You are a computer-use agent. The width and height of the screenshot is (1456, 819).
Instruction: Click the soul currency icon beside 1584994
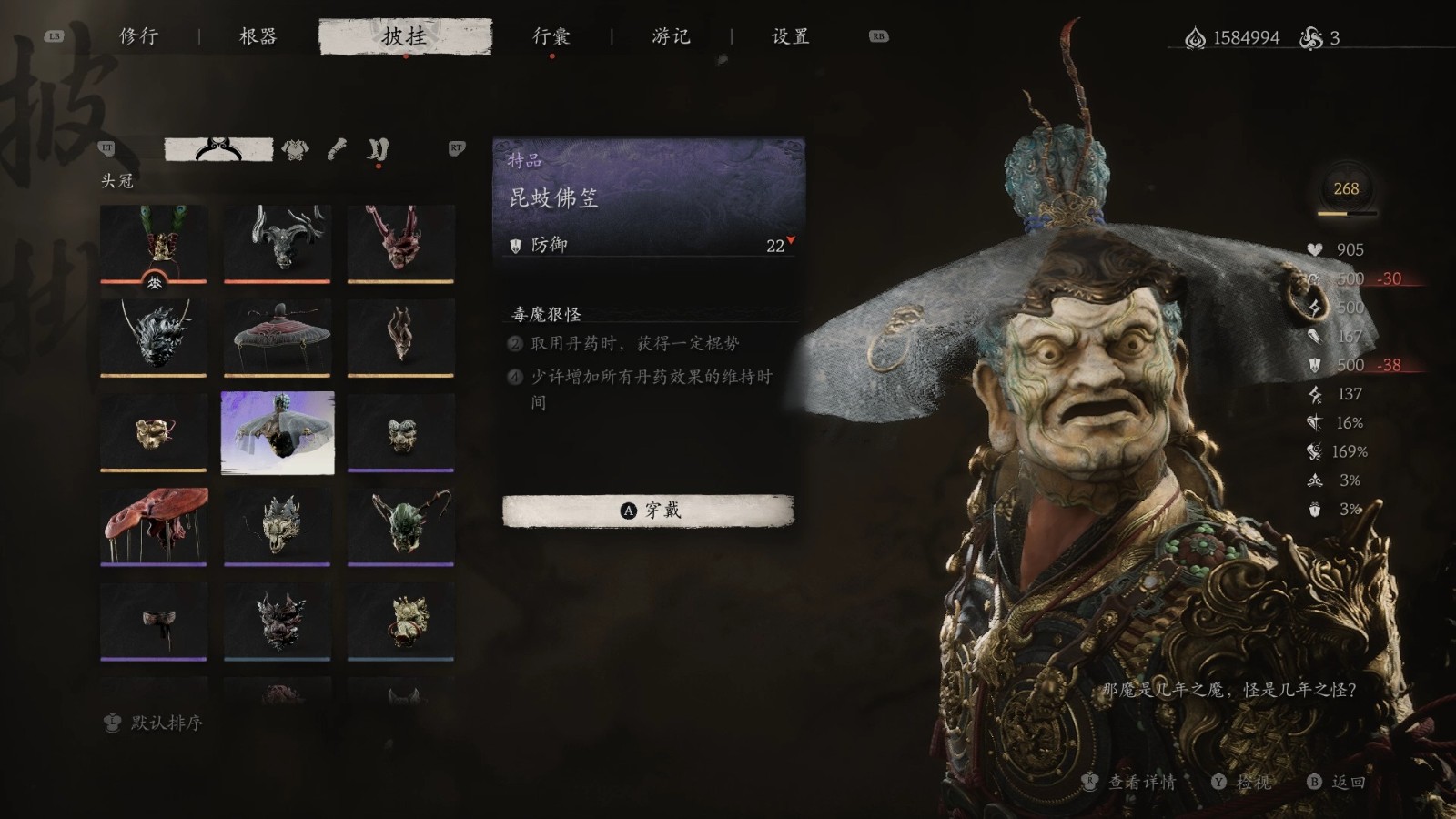pyautogui.click(x=1194, y=36)
